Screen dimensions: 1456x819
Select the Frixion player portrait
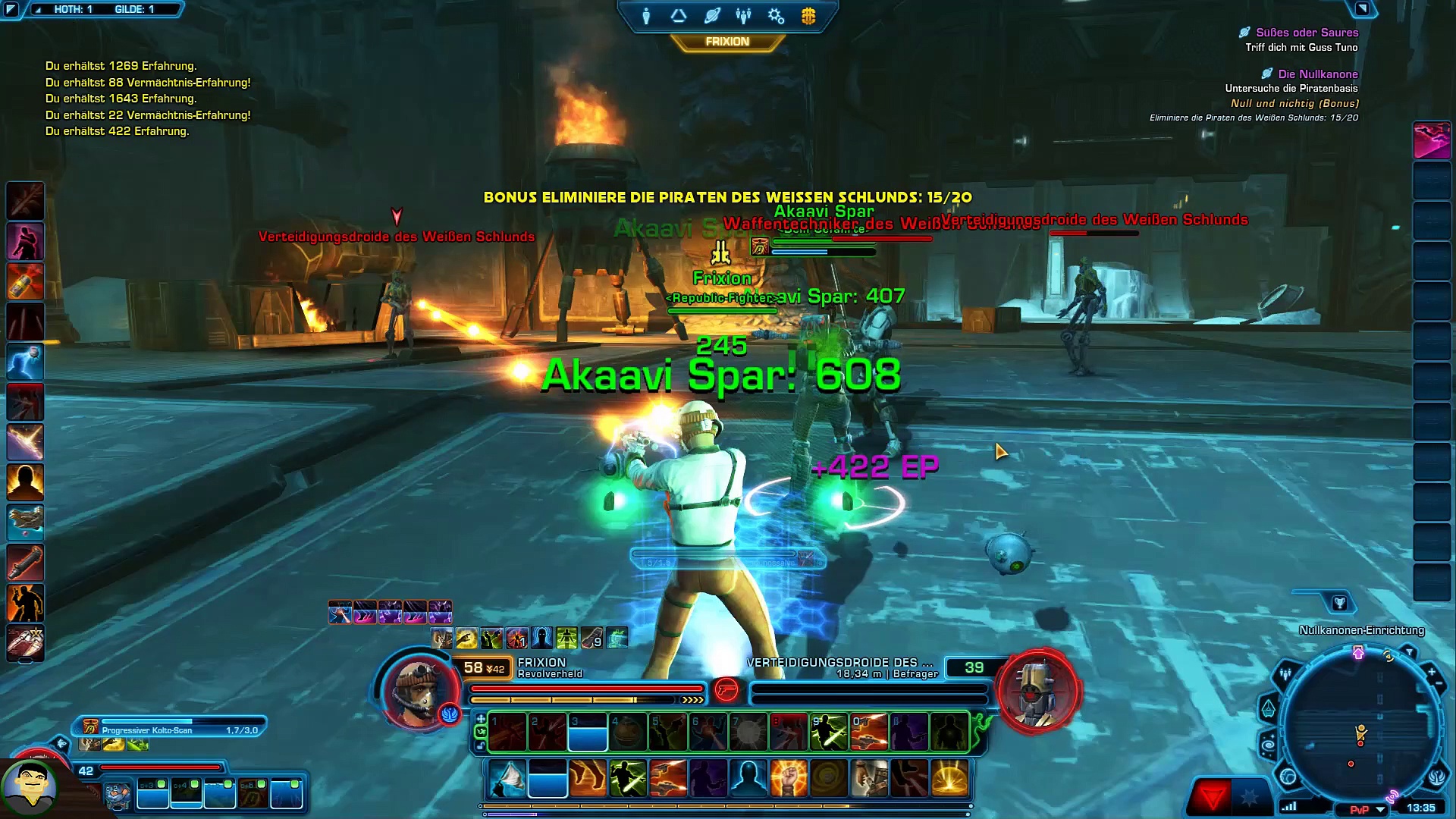click(419, 689)
